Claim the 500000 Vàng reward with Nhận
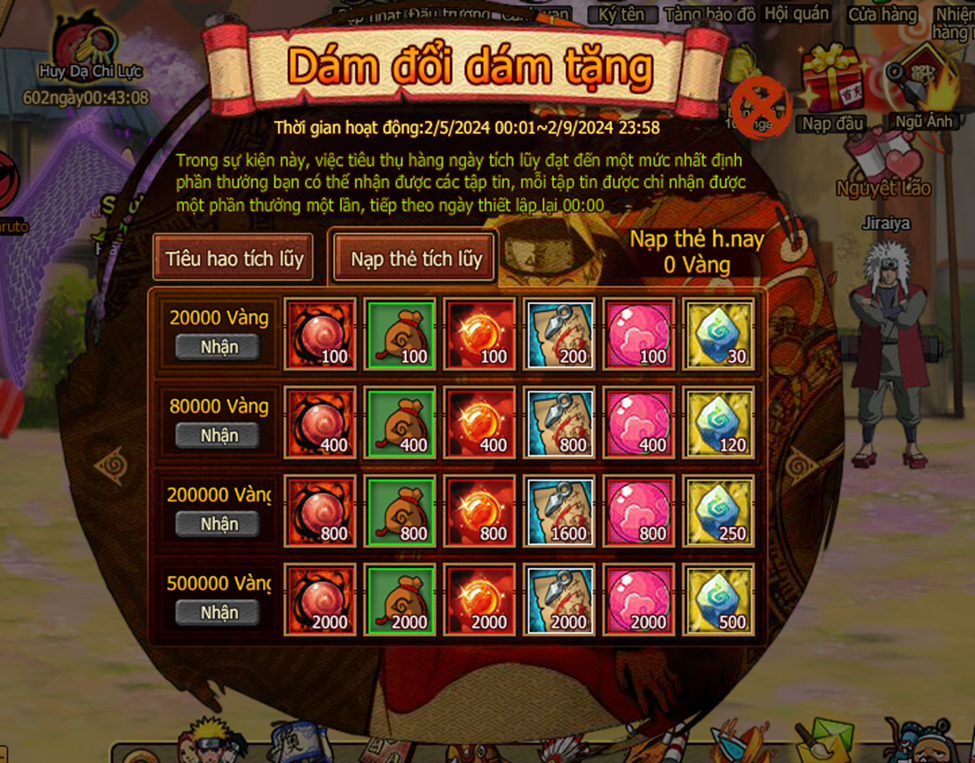This screenshot has height=763, width=975. (218, 611)
